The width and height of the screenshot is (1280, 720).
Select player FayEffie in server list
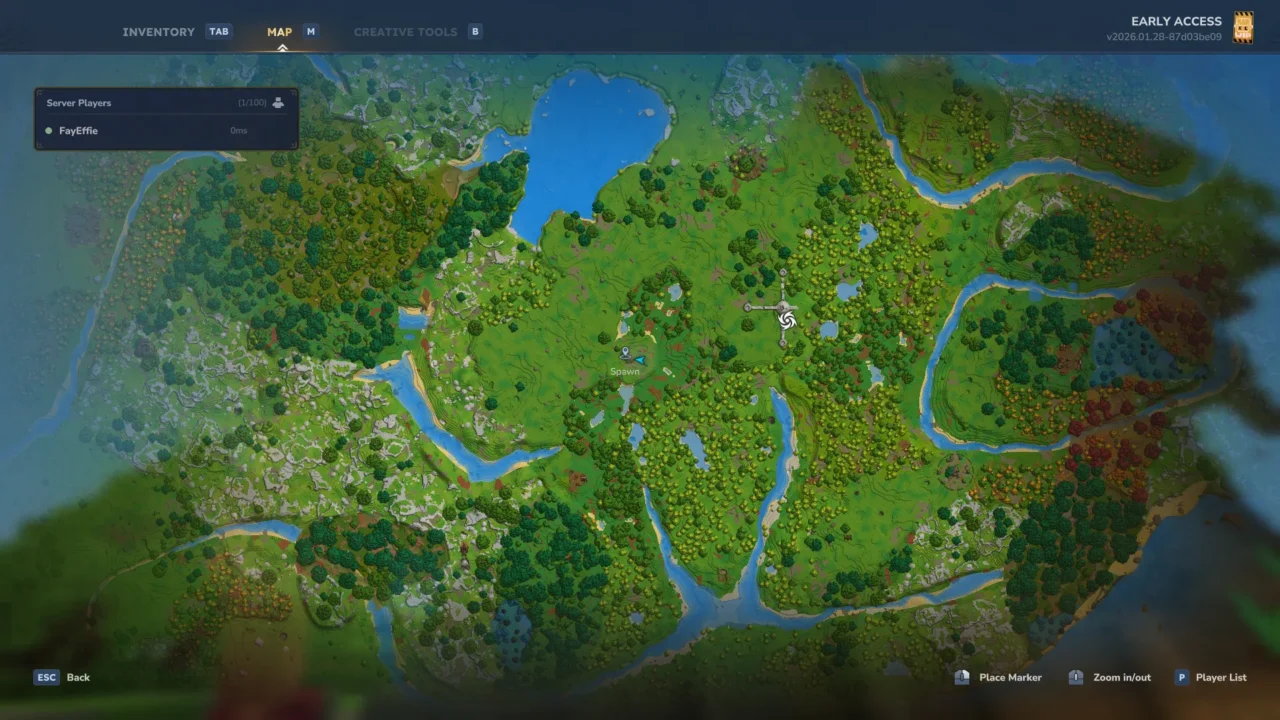78,131
